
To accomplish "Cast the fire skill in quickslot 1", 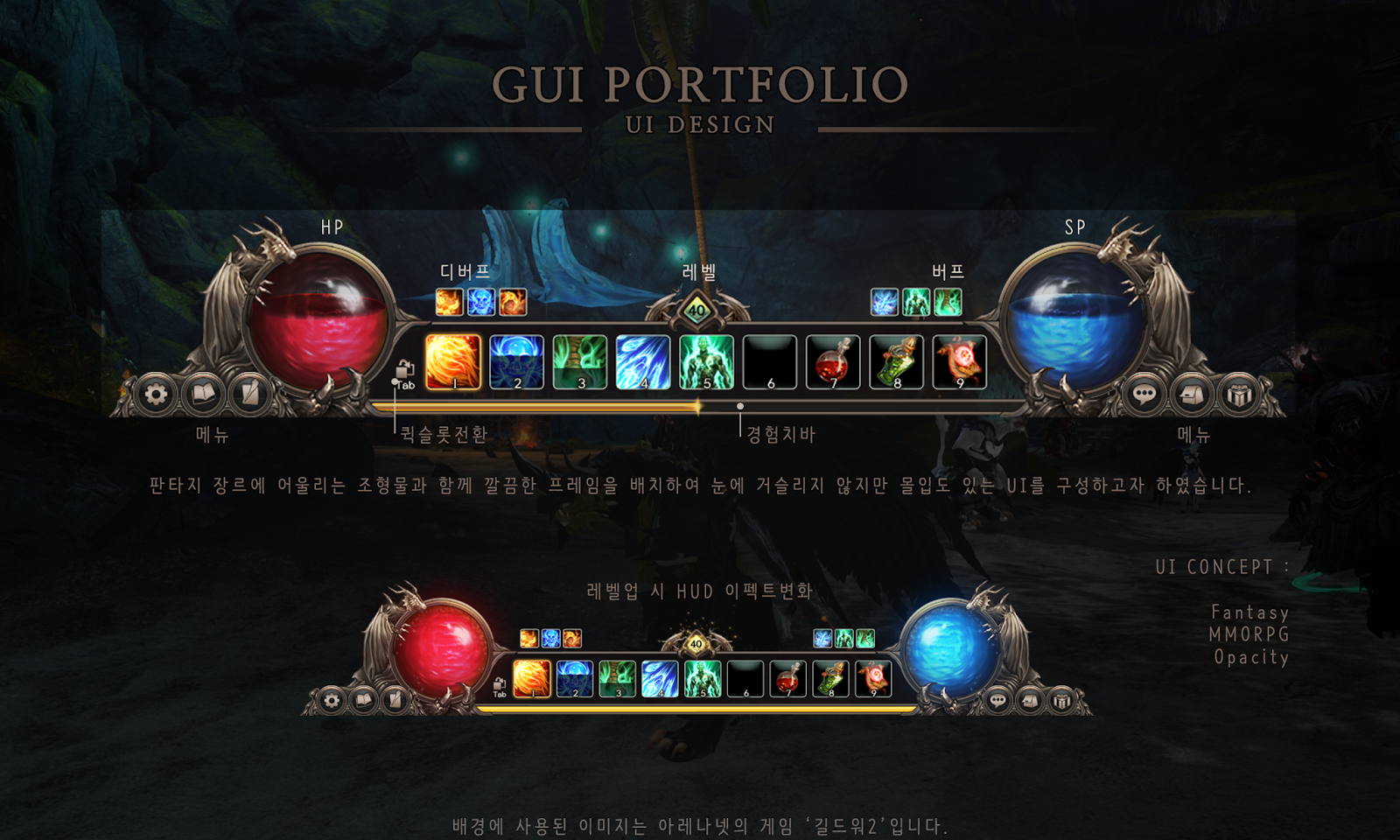I will point(451,360).
